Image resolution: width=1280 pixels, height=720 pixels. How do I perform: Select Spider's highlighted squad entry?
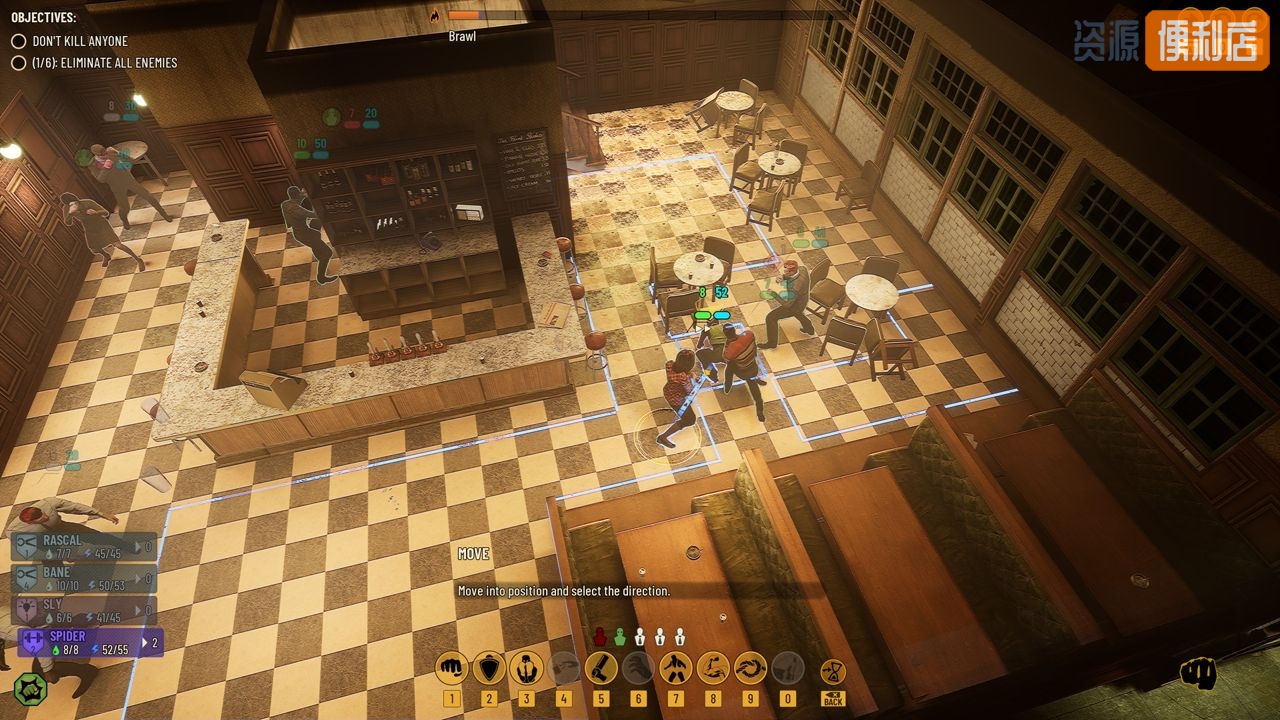point(88,642)
